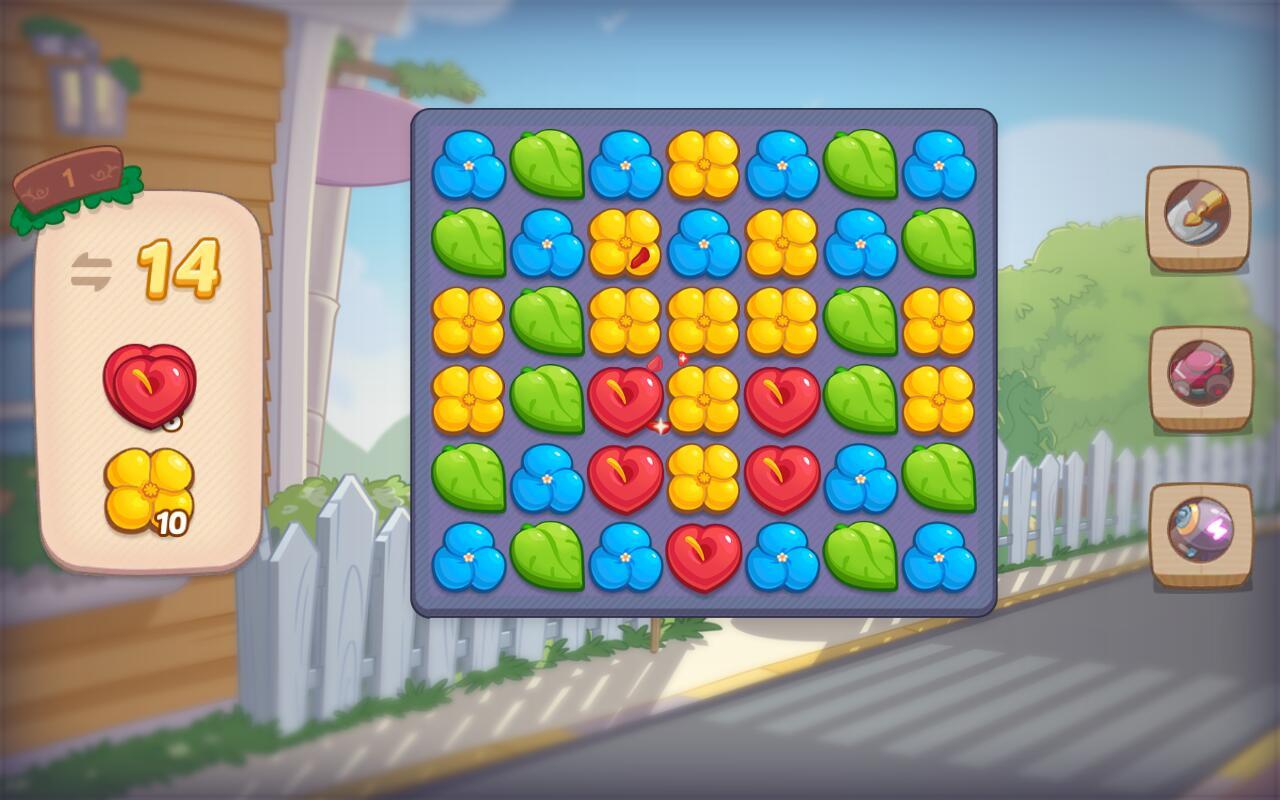Click the blue flower in the top-left board corner
The height and width of the screenshot is (800, 1280).
point(467,166)
